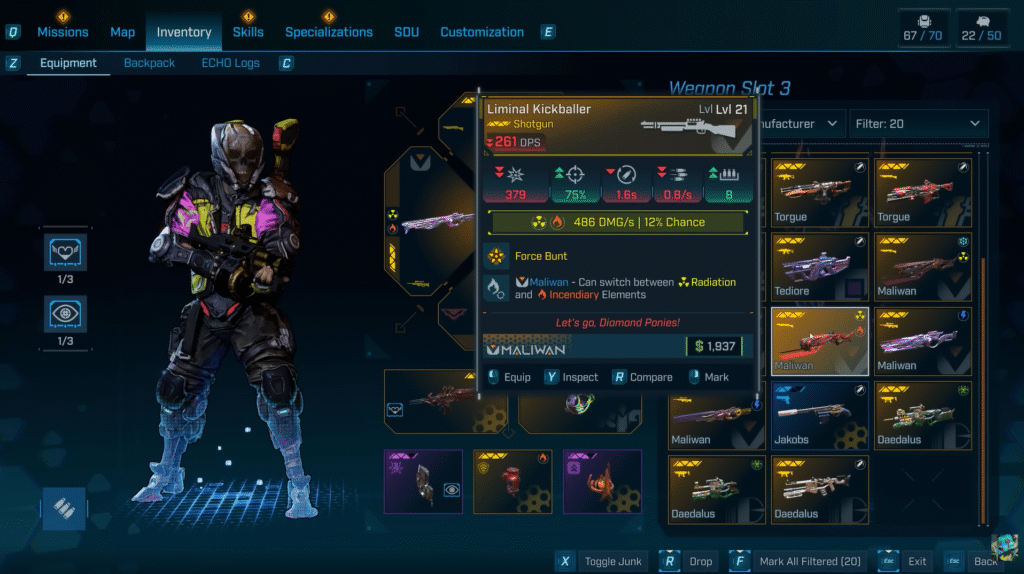This screenshot has width=1024, height=574.
Task: Go to the Specializations tab
Action: [329, 32]
